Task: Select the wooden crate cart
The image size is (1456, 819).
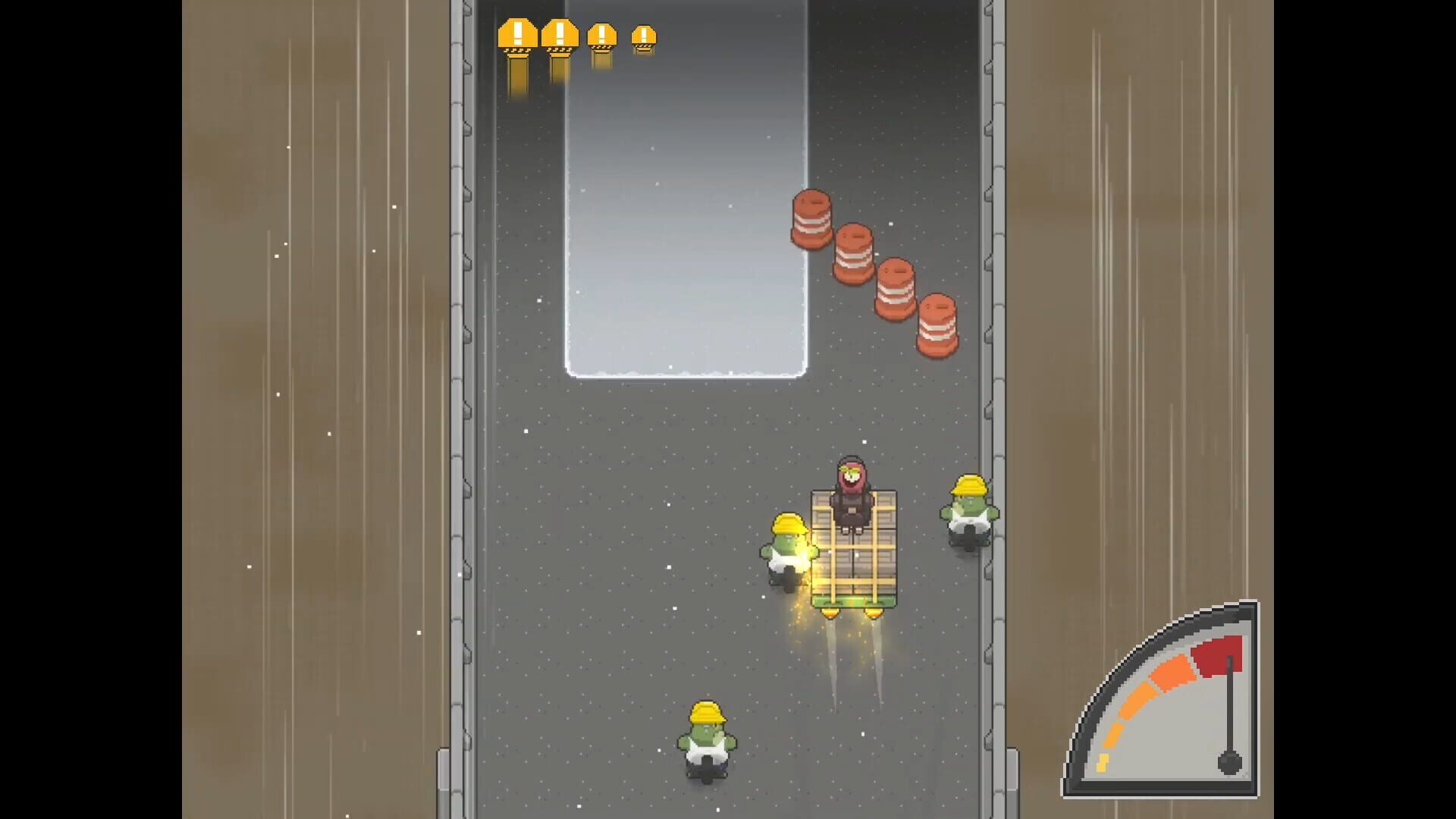Action: click(x=853, y=561)
